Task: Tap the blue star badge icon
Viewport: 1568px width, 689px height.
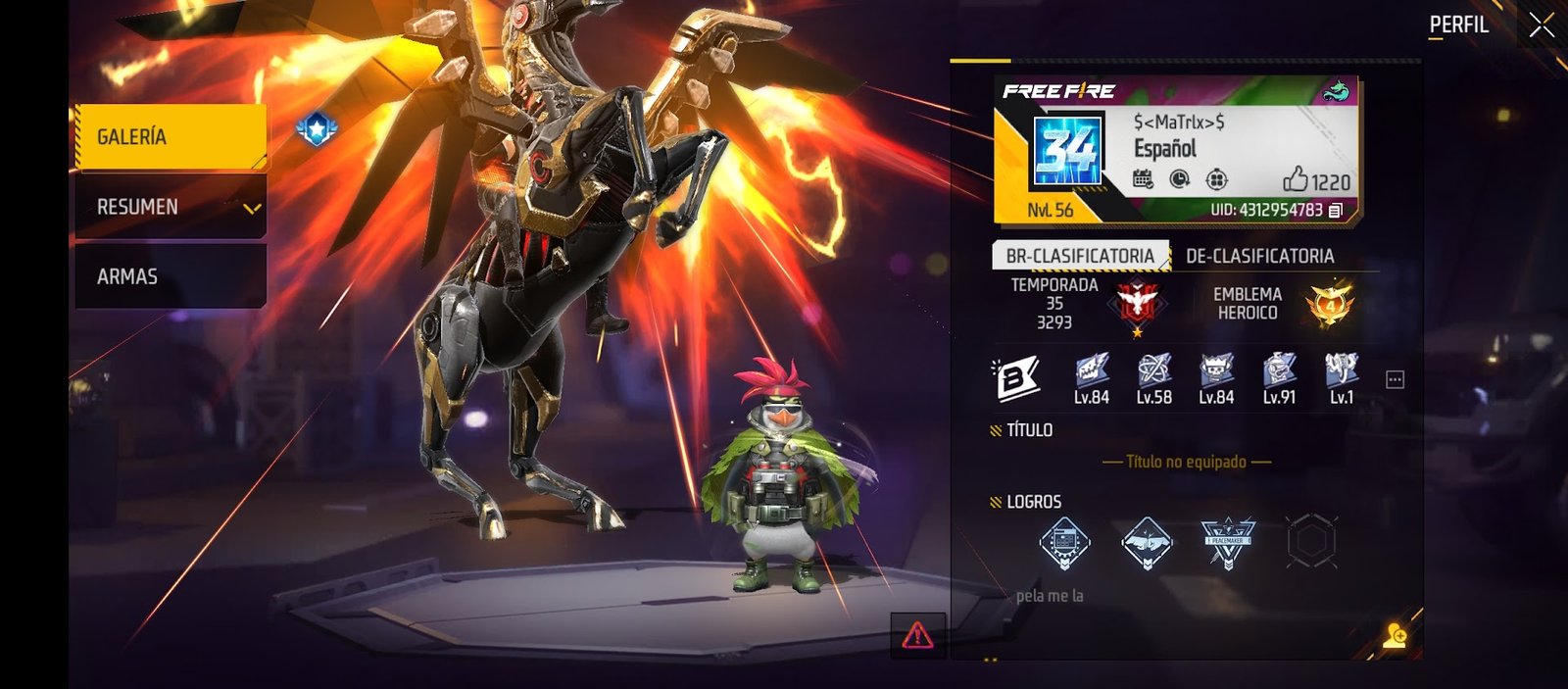Action: pos(317,128)
